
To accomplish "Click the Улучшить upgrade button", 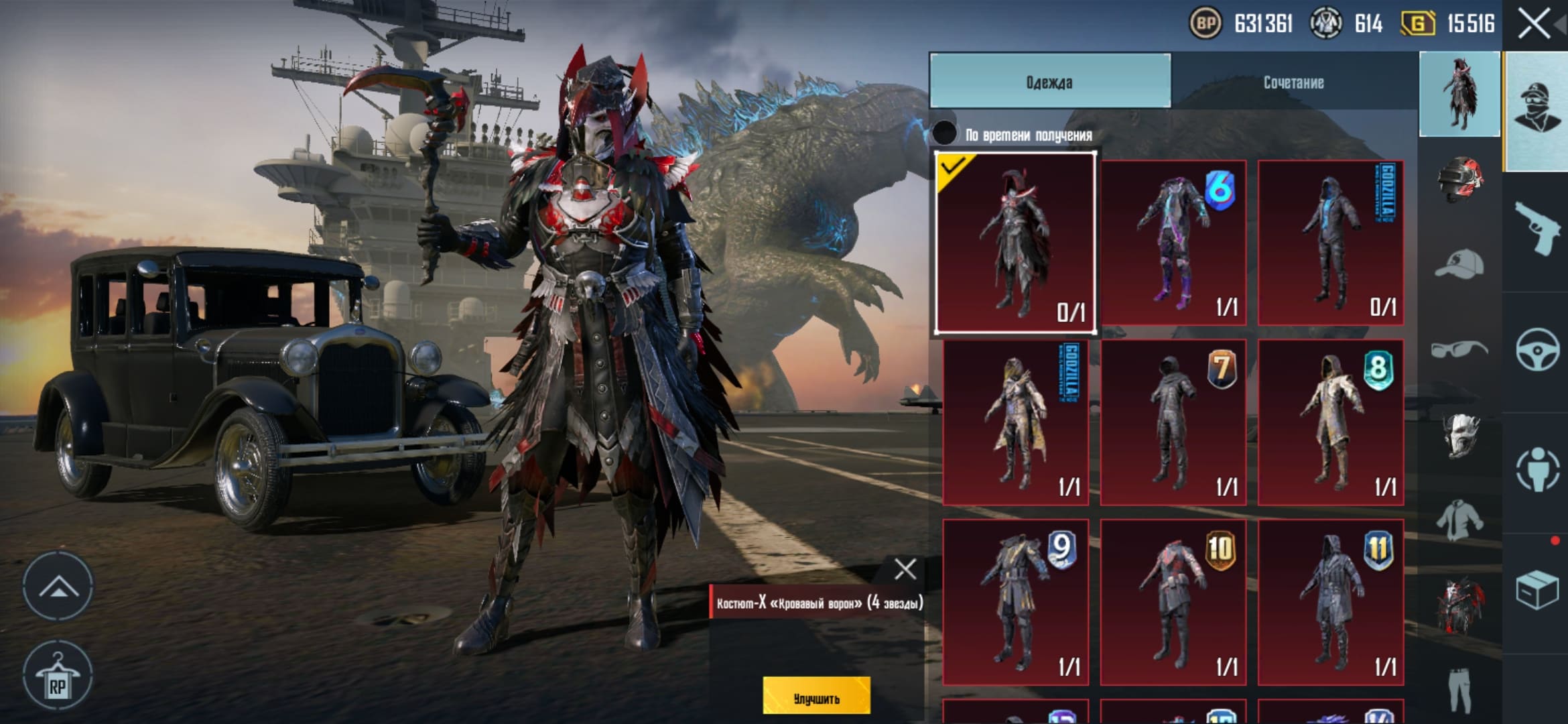I will (816, 697).
